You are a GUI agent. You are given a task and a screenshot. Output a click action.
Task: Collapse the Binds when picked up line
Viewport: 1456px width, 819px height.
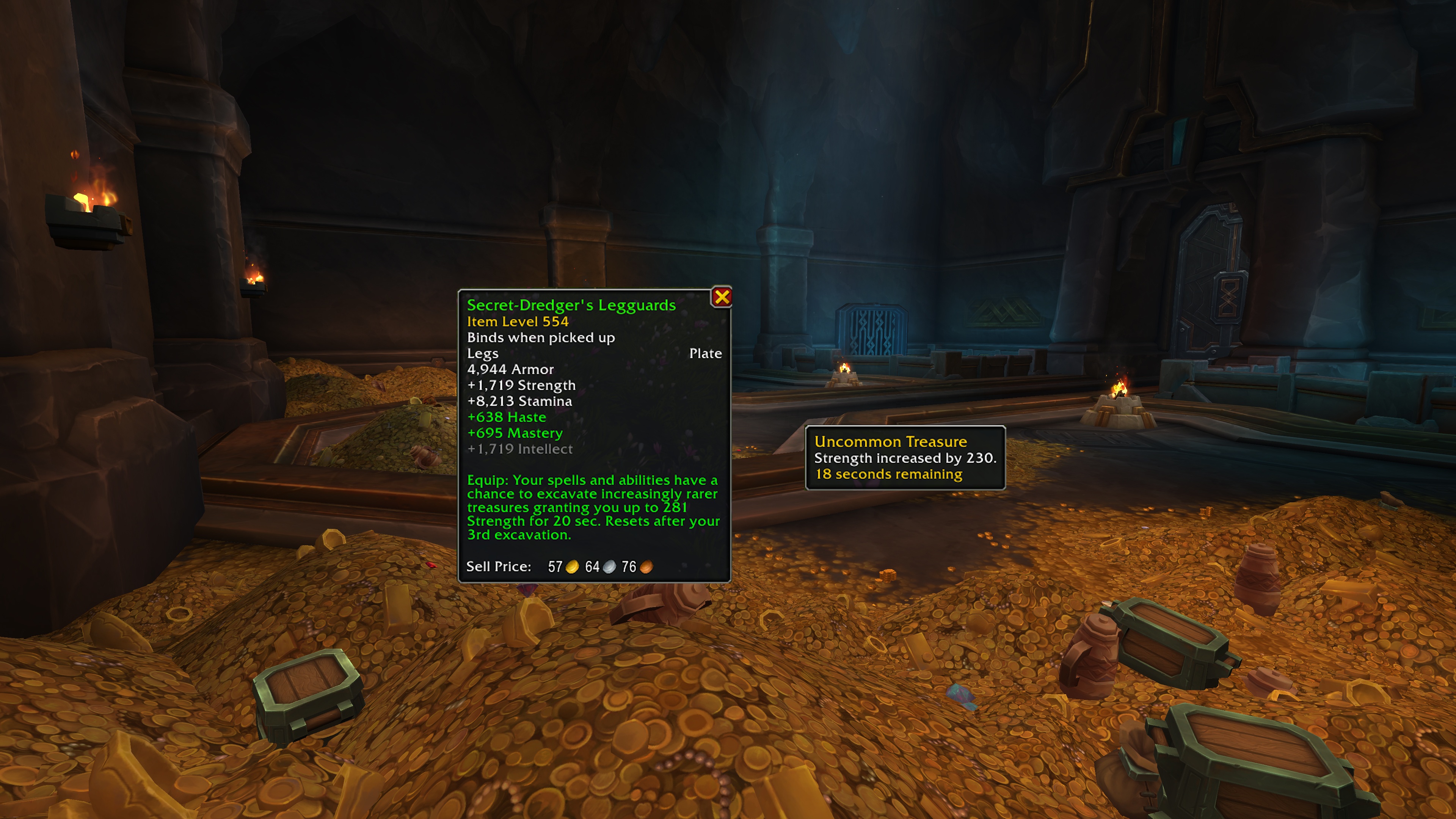pyautogui.click(x=541, y=337)
